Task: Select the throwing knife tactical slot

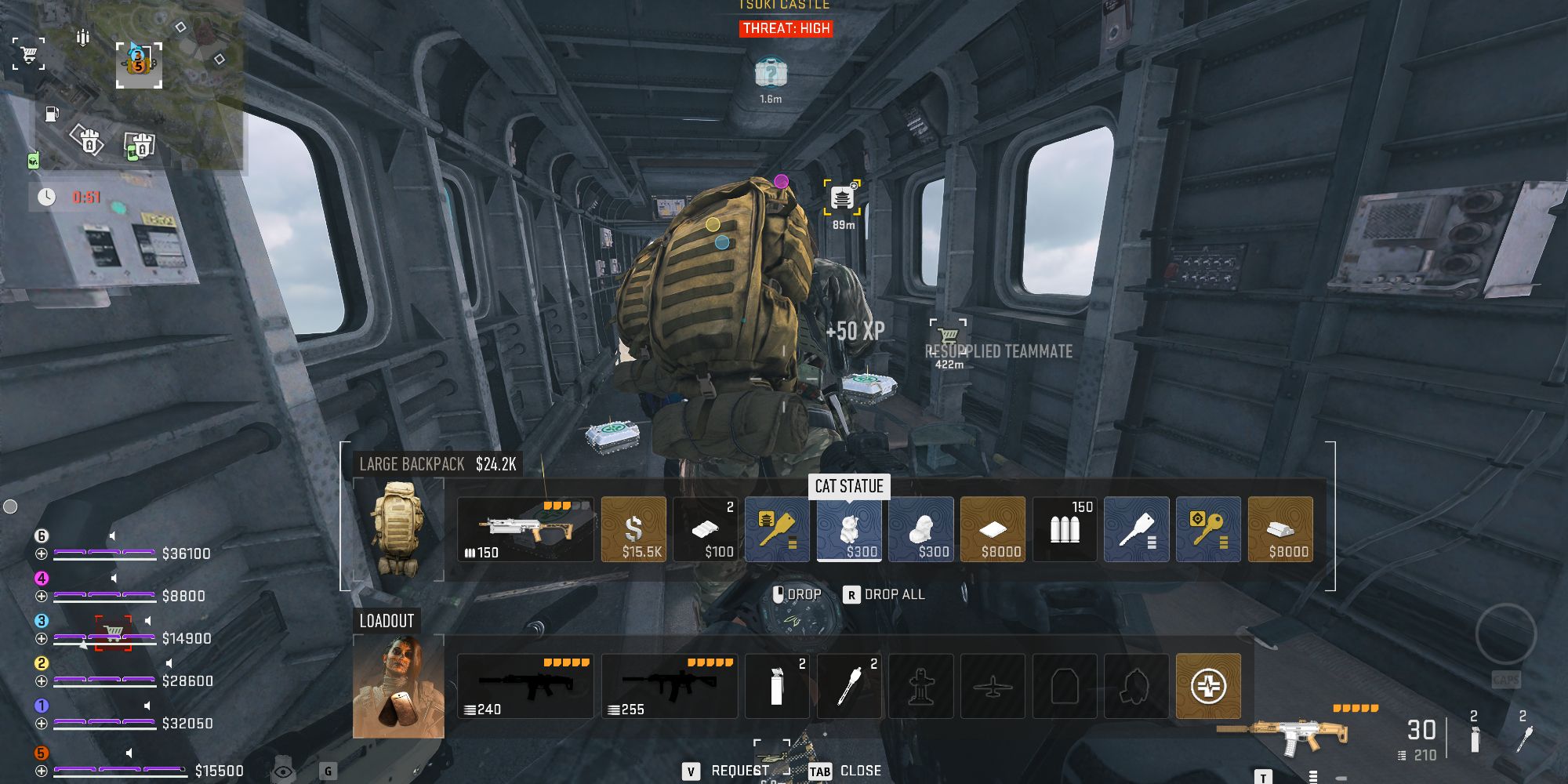Action: coord(849,685)
